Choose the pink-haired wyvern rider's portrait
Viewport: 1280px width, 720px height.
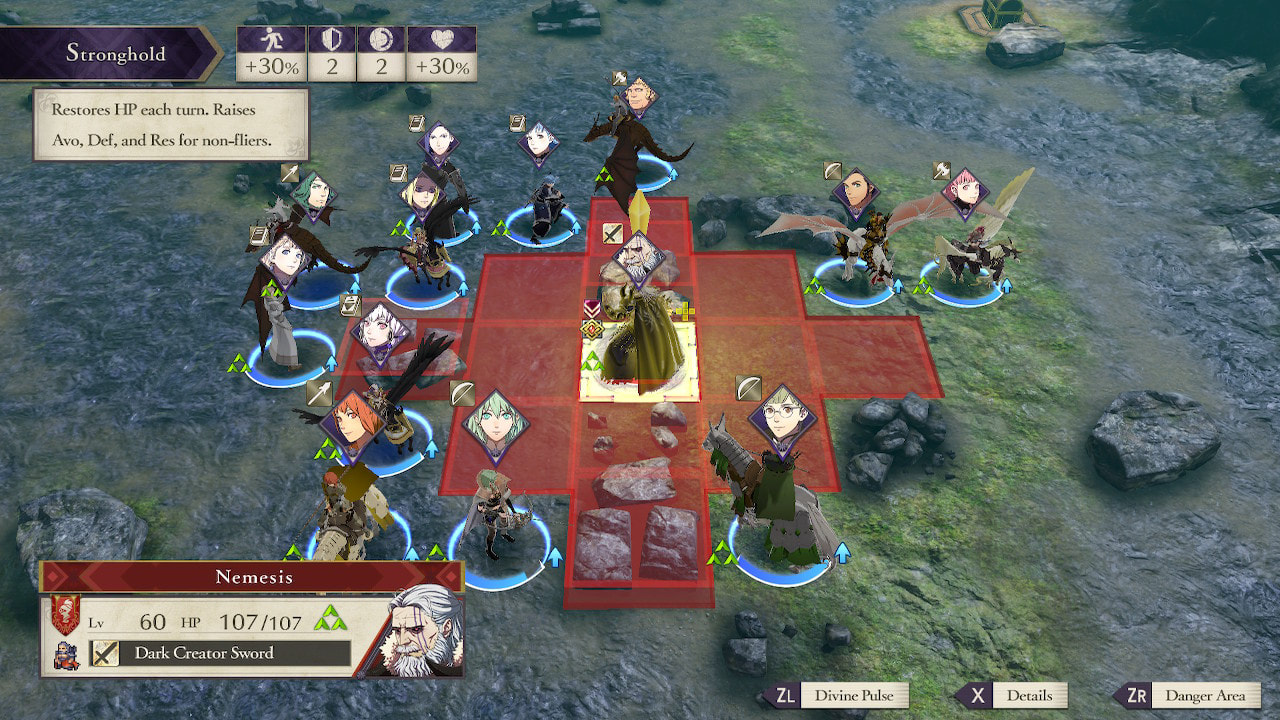(965, 194)
